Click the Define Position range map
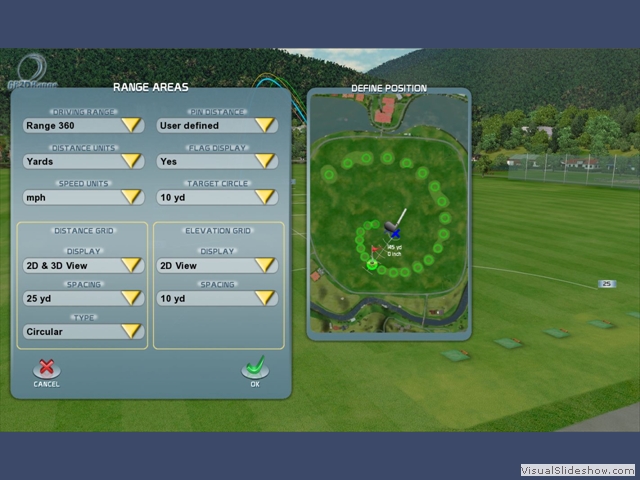This screenshot has height=480, width=640. (389, 215)
